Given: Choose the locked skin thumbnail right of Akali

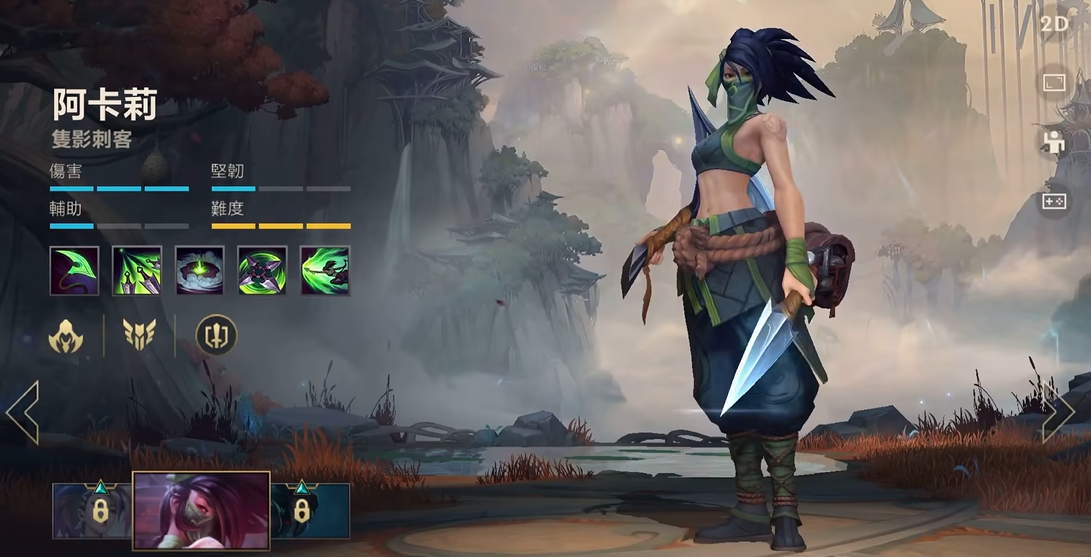Looking at the screenshot, I should 311,511.
